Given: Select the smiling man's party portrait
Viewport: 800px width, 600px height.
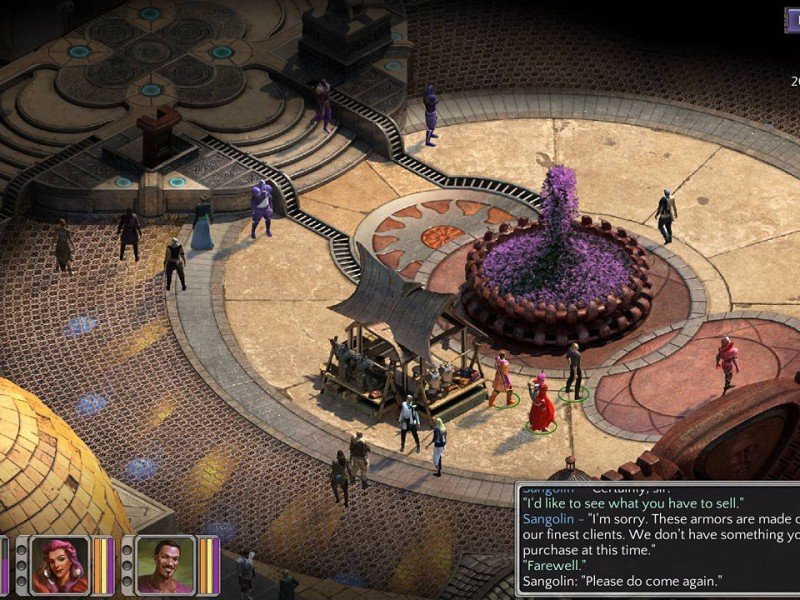Looking at the screenshot, I should pos(165,565).
